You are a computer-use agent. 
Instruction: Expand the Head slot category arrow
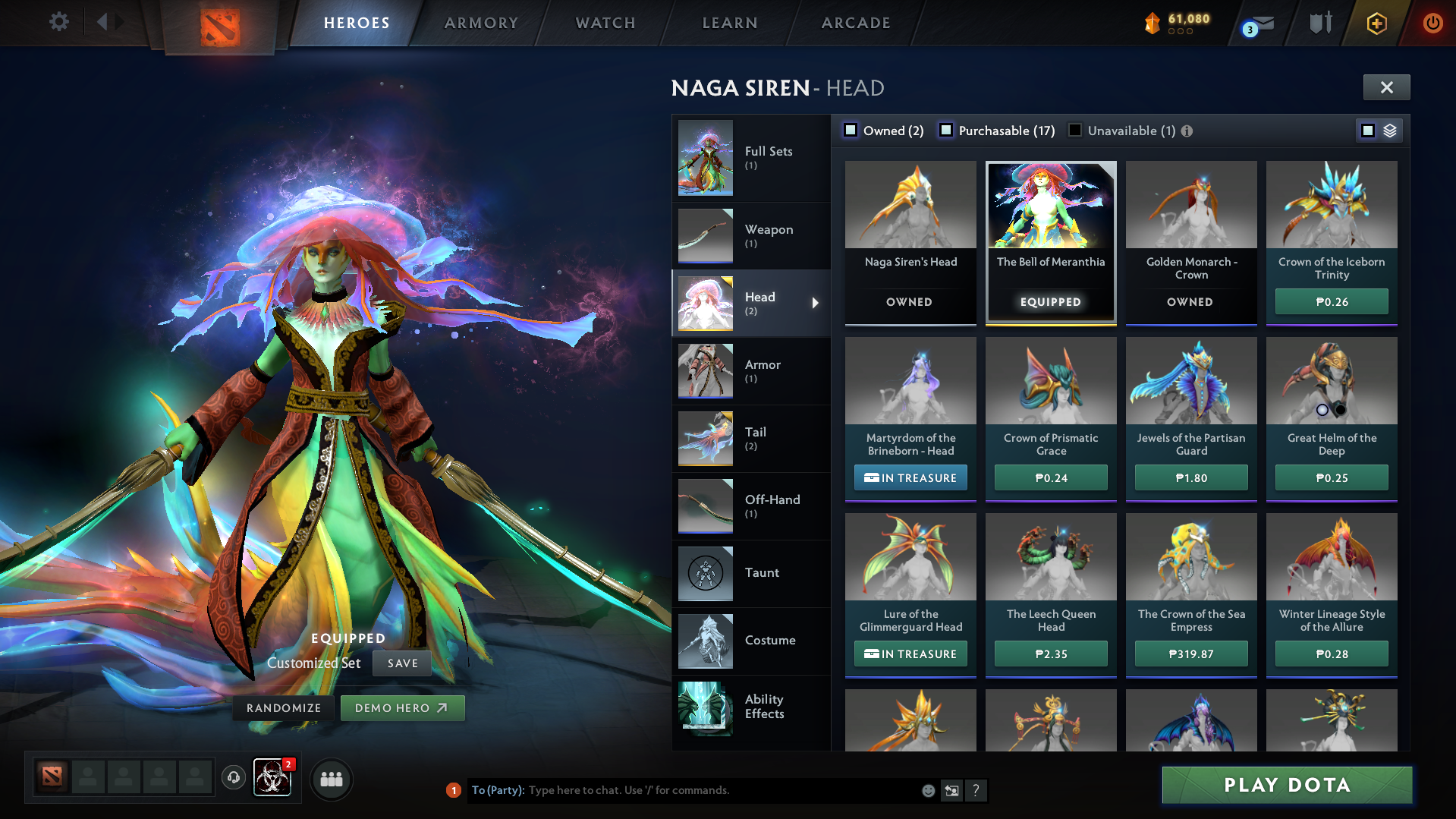(816, 303)
